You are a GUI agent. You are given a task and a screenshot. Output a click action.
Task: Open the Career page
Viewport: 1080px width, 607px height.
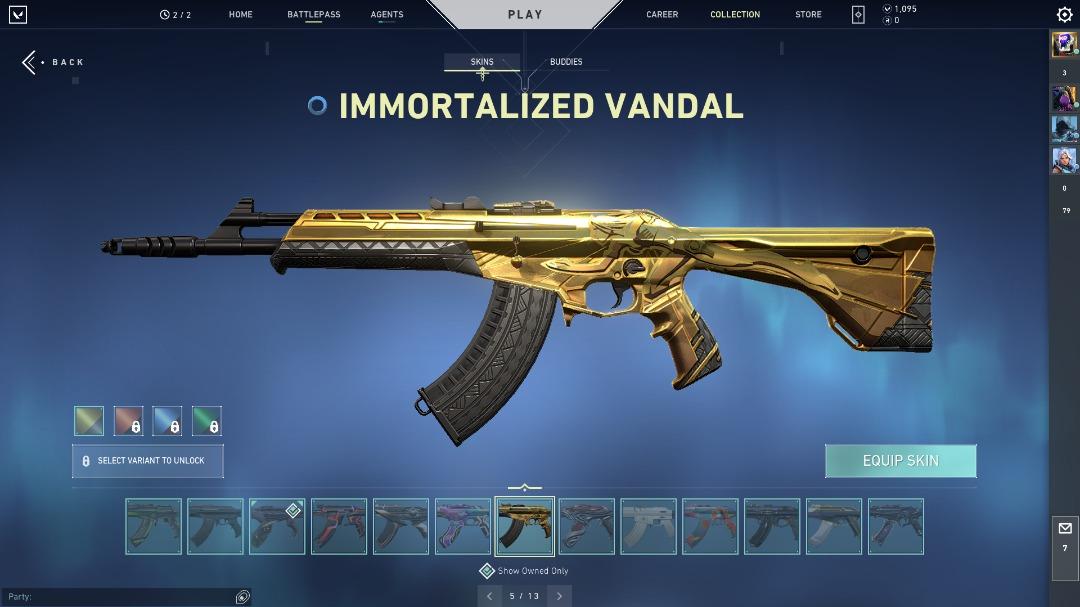[662, 15]
